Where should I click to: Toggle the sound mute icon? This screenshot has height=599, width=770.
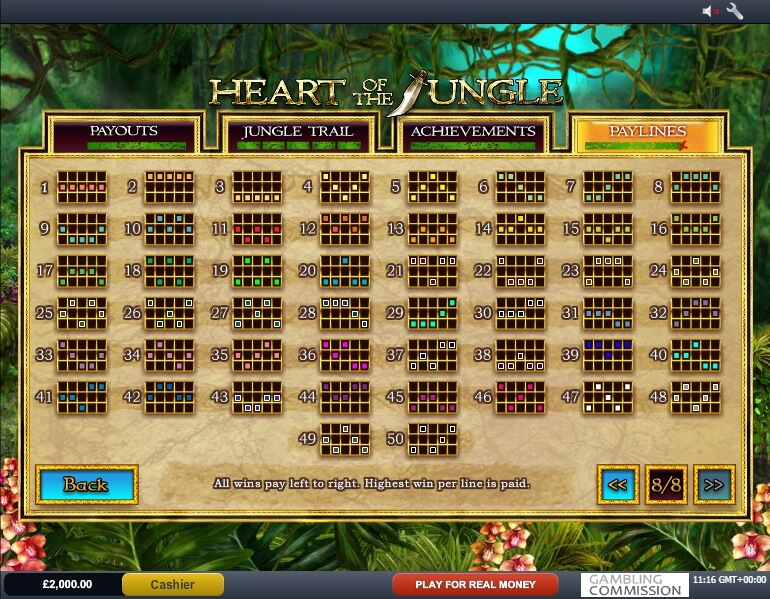pos(710,11)
